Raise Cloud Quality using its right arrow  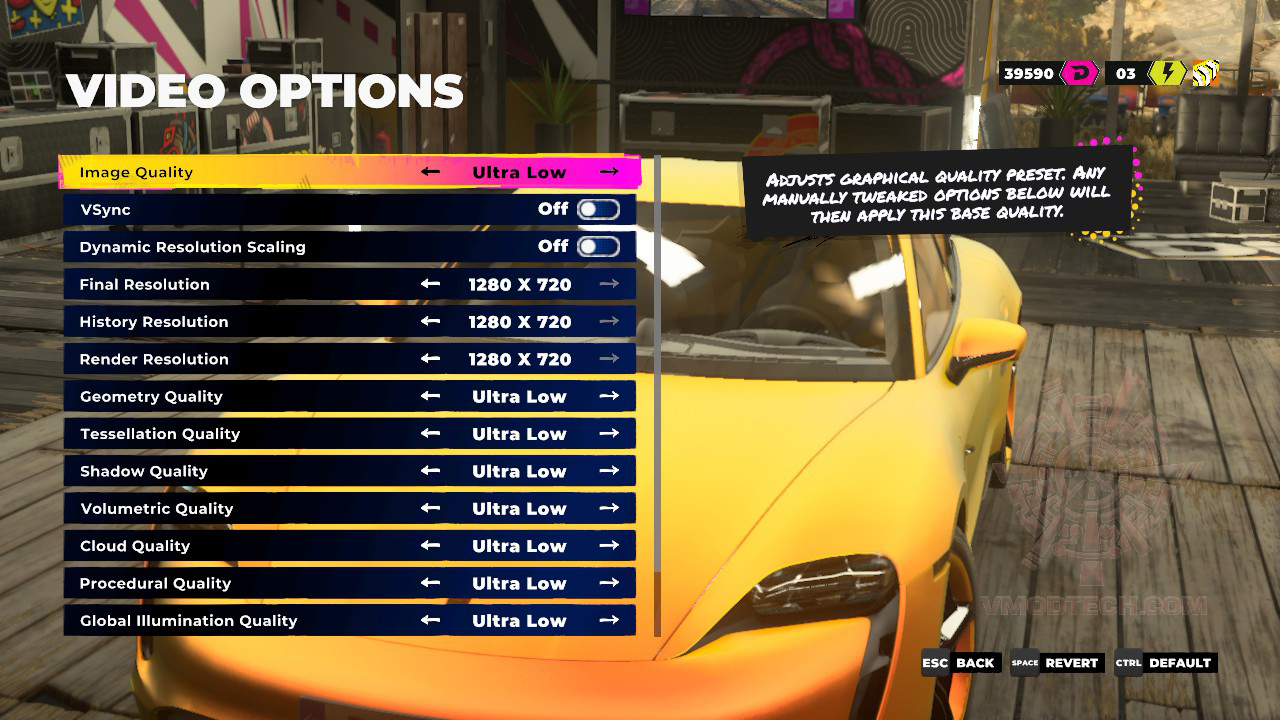[609, 546]
